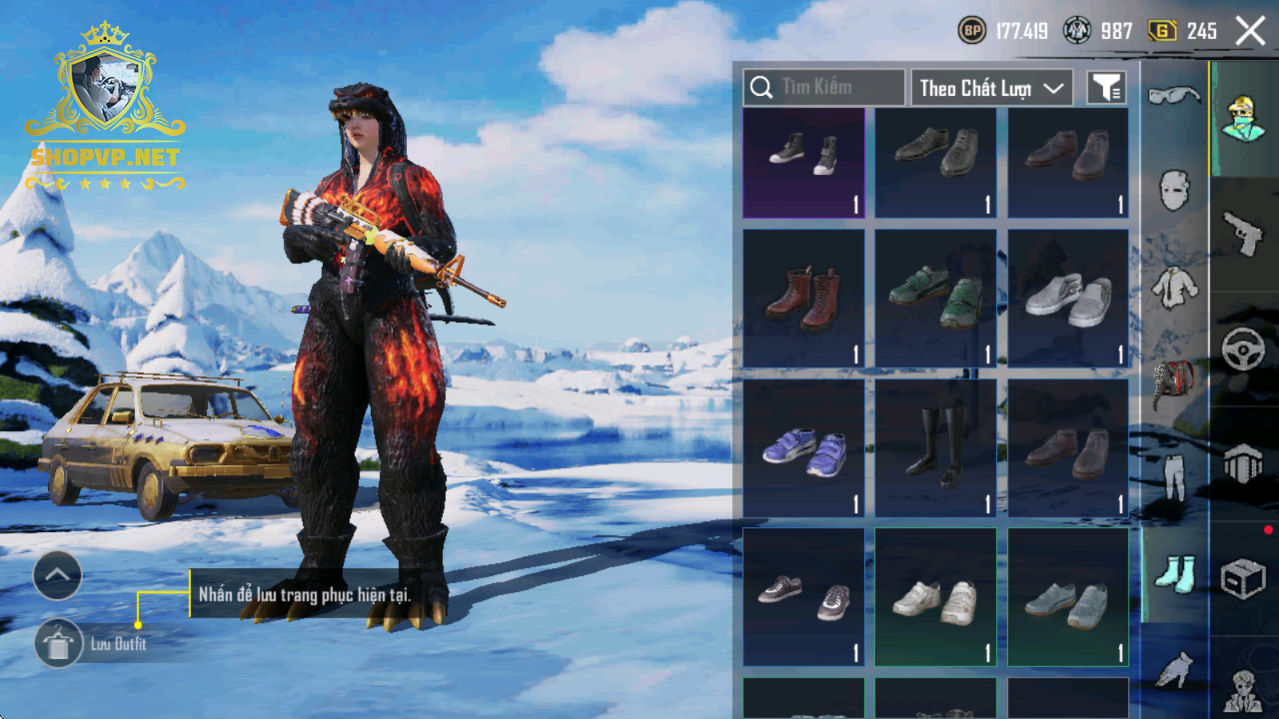The image size is (1279, 719).
Task: Show the red backpack category
Action: (x=1174, y=383)
